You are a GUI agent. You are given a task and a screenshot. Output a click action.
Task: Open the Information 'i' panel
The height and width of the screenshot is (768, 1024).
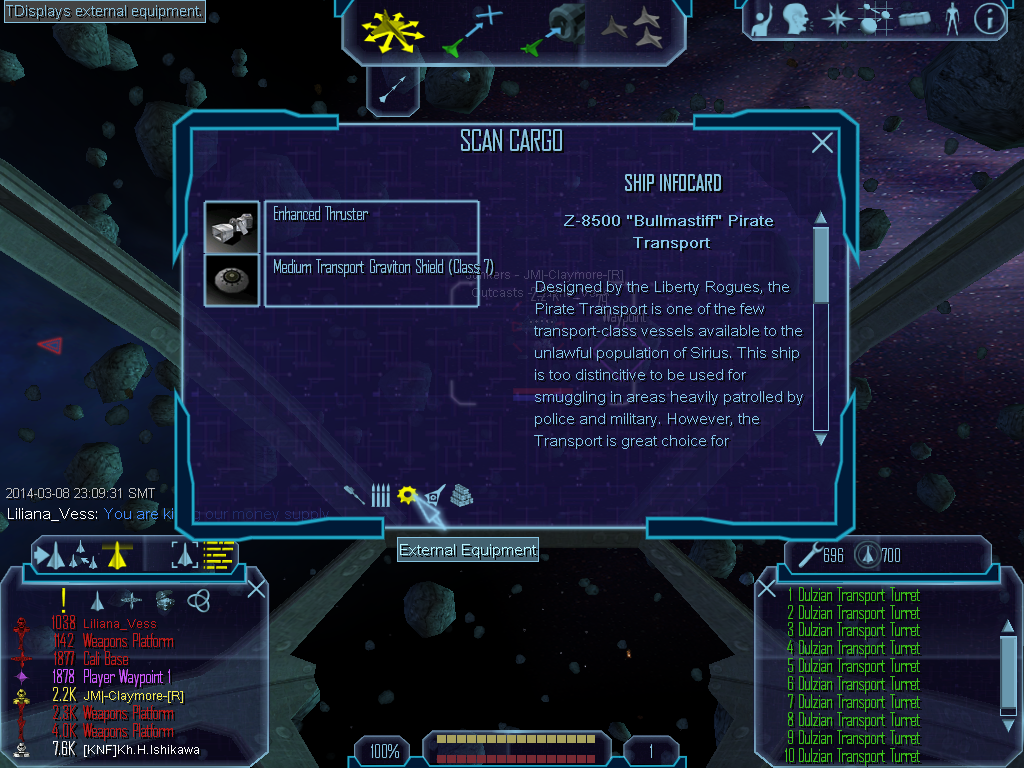989,18
